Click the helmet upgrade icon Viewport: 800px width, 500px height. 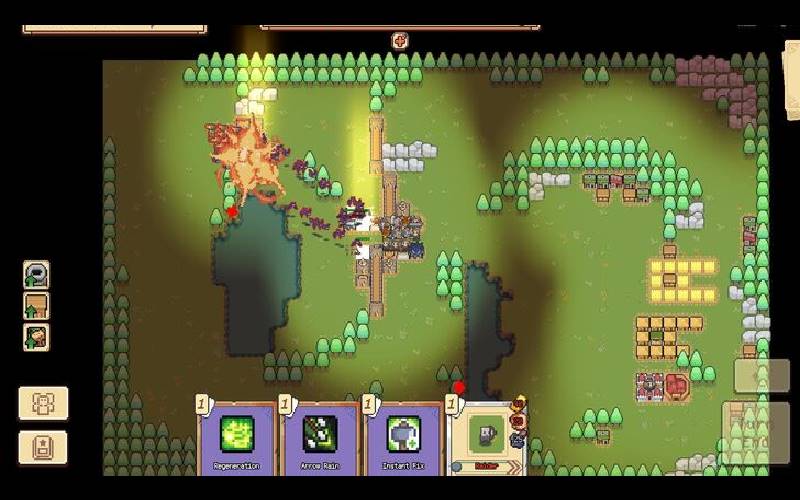(36, 274)
